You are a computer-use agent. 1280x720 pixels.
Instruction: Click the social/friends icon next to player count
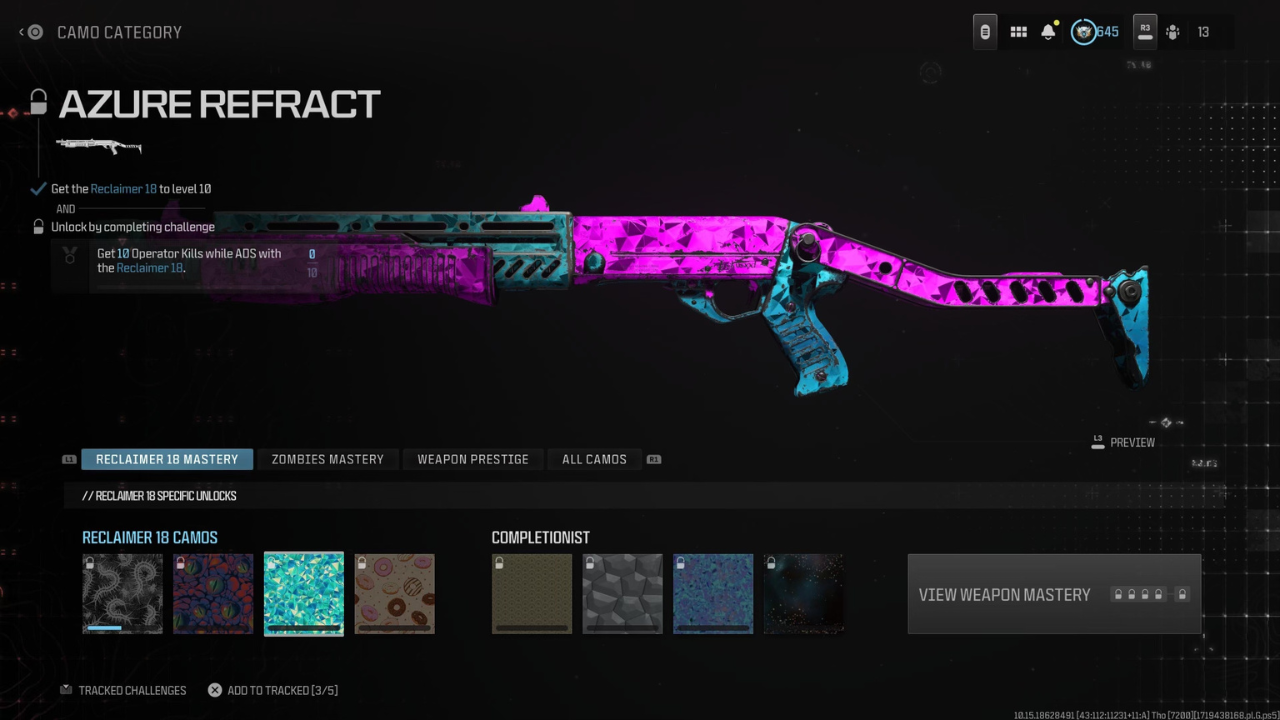coord(1172,32)
